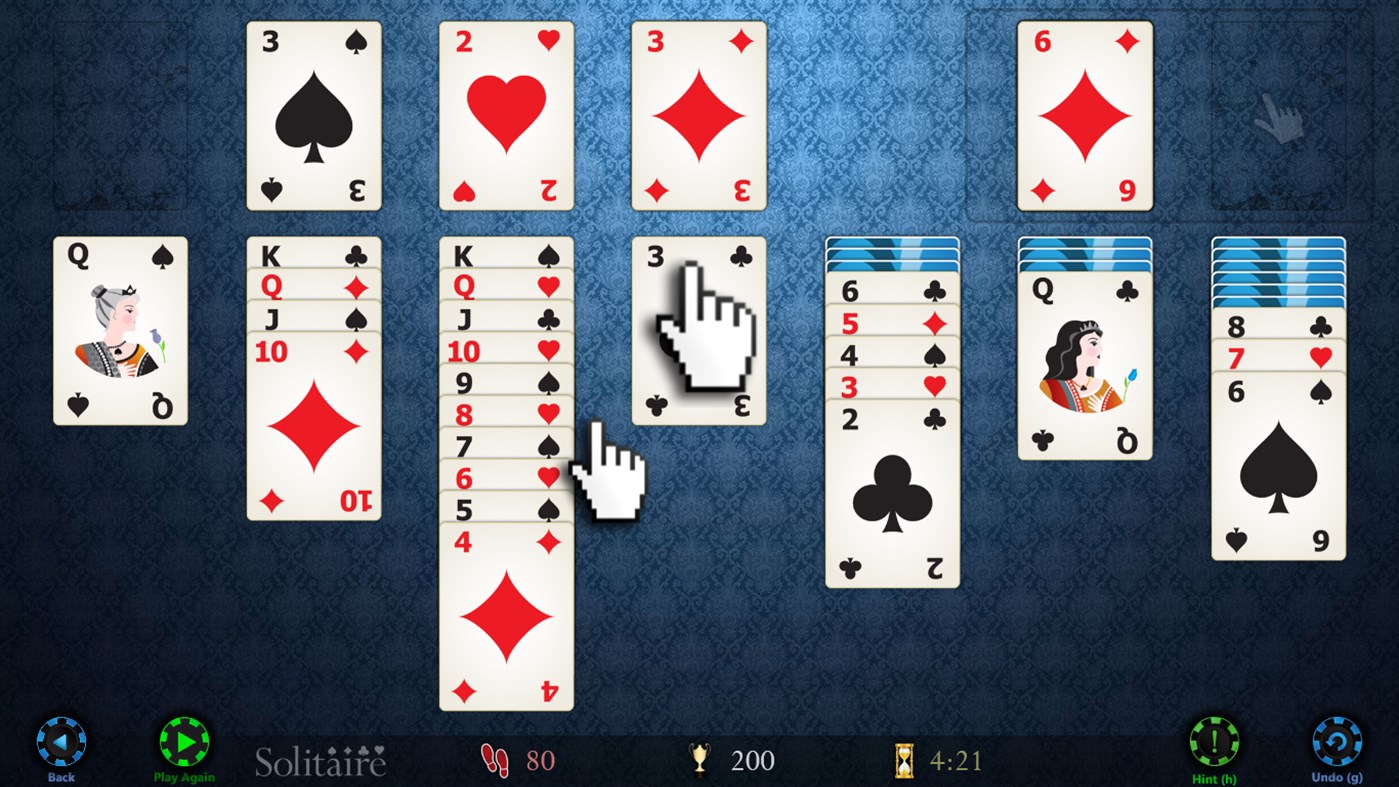Click the trophy score icon

pos(700,760)
